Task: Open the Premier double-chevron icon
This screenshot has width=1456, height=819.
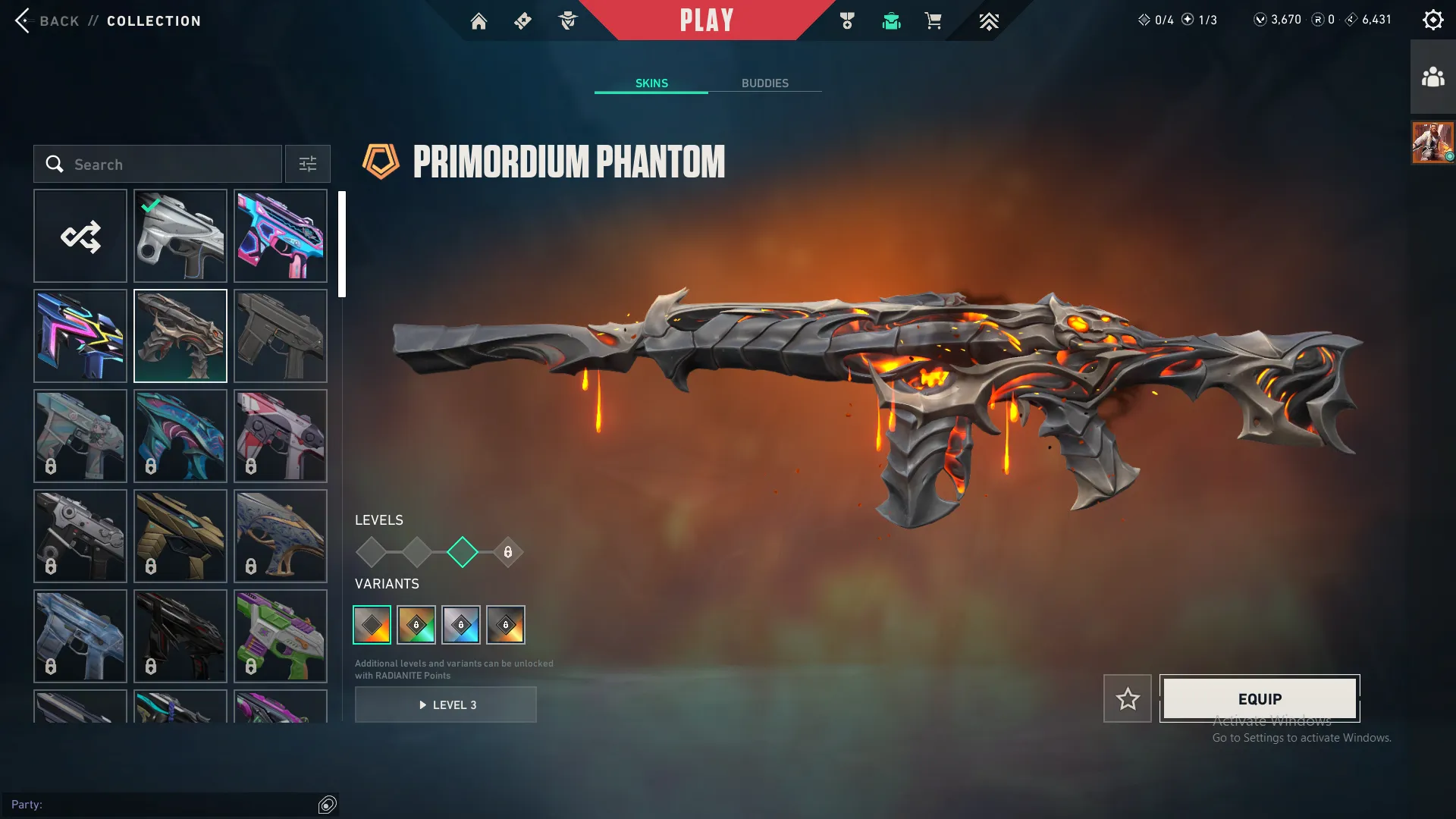Action: coord(990,20)
